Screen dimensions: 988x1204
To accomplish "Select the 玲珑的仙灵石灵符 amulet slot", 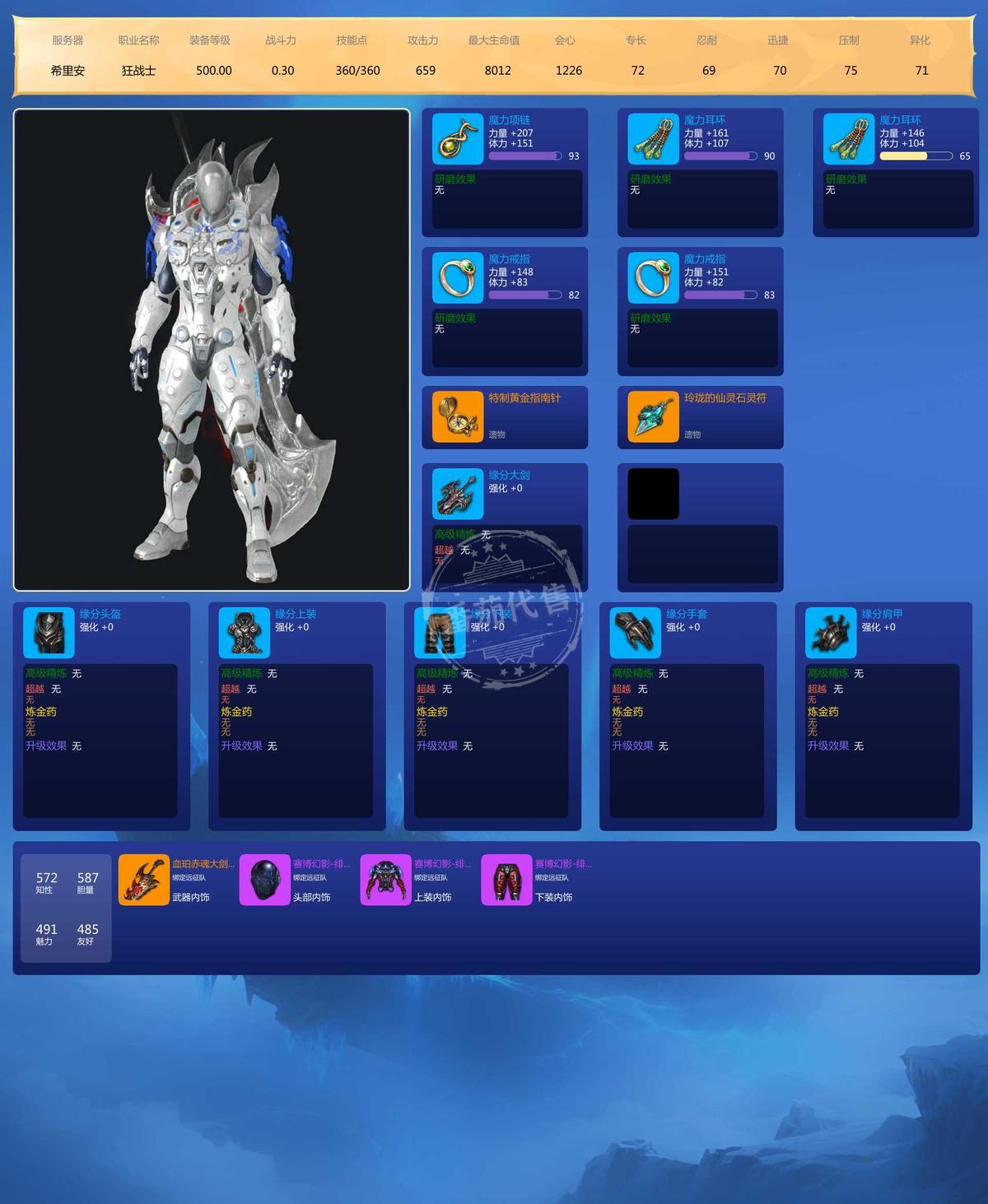I will pyautogui.click(x=653, y=416).
